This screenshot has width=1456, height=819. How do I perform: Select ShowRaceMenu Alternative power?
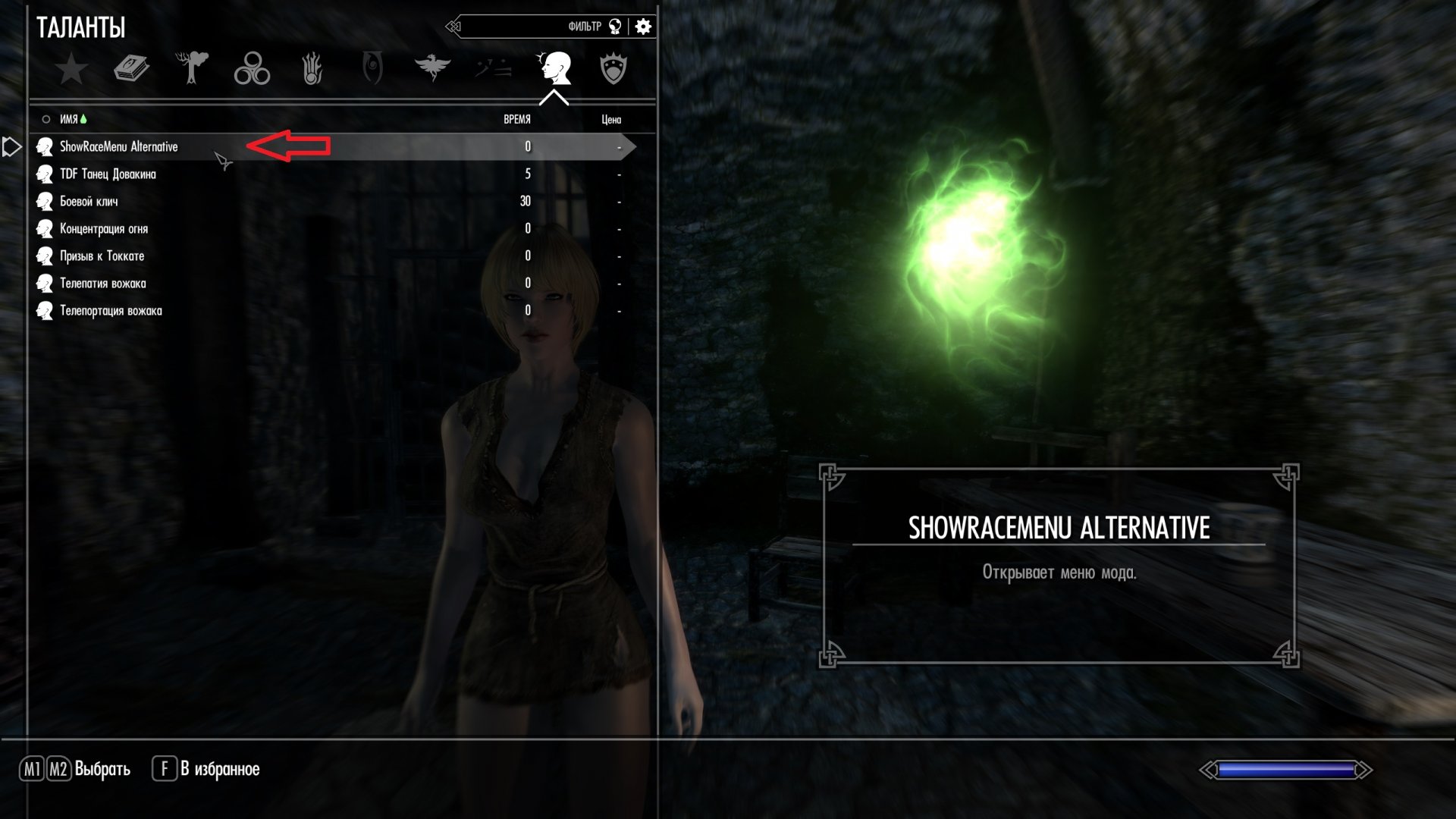pos(119,146)
